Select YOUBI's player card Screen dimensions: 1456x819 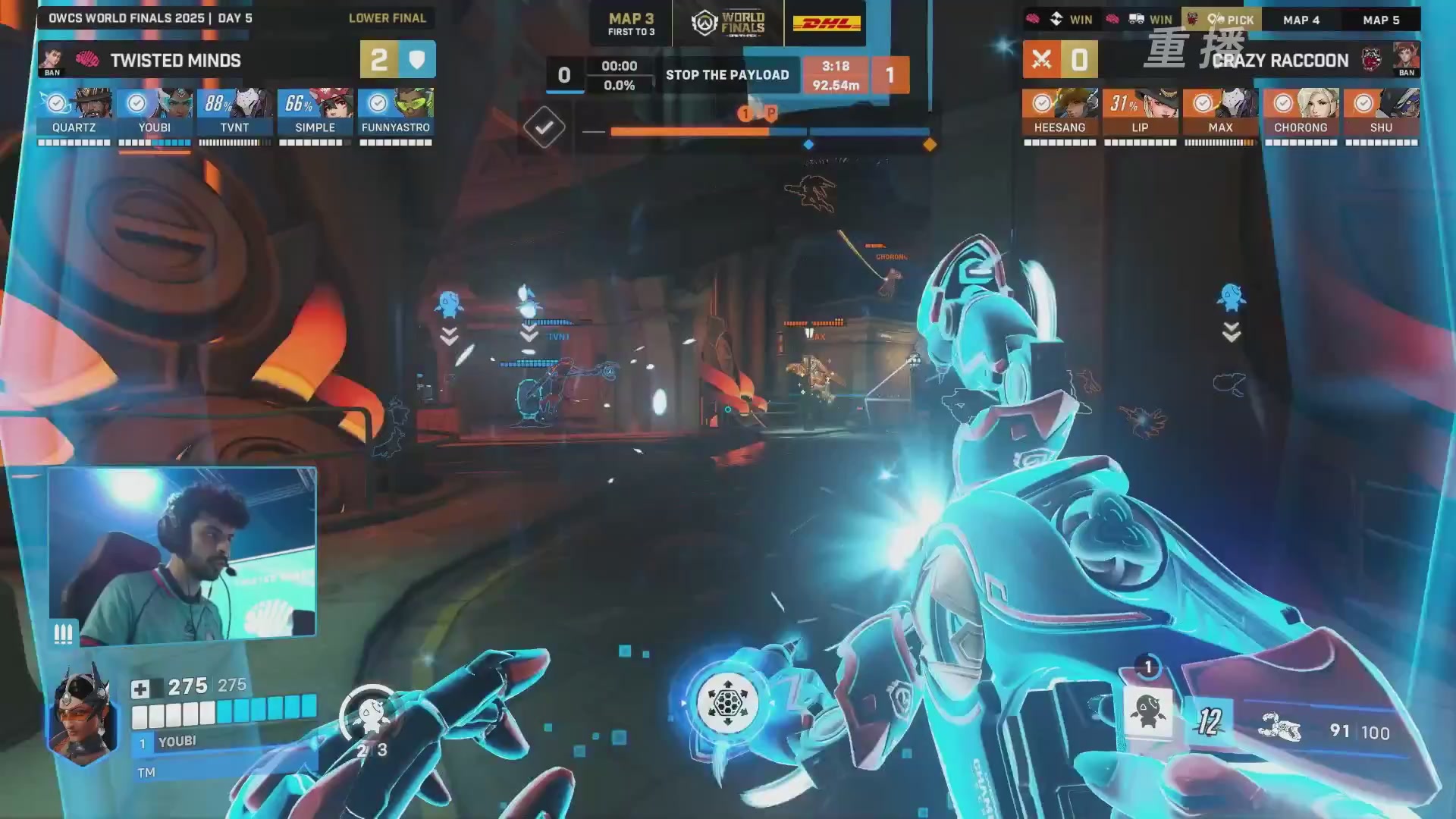click(x=155, y=112)
